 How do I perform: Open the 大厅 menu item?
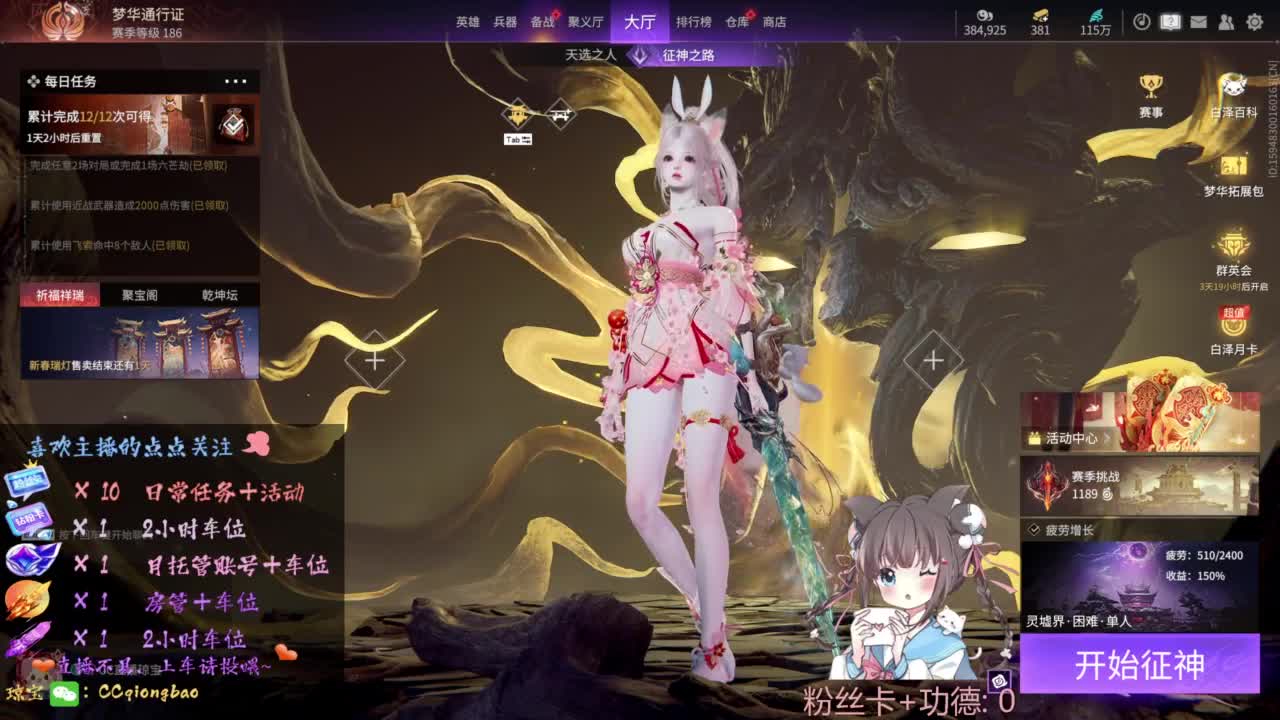click(638, 20)
